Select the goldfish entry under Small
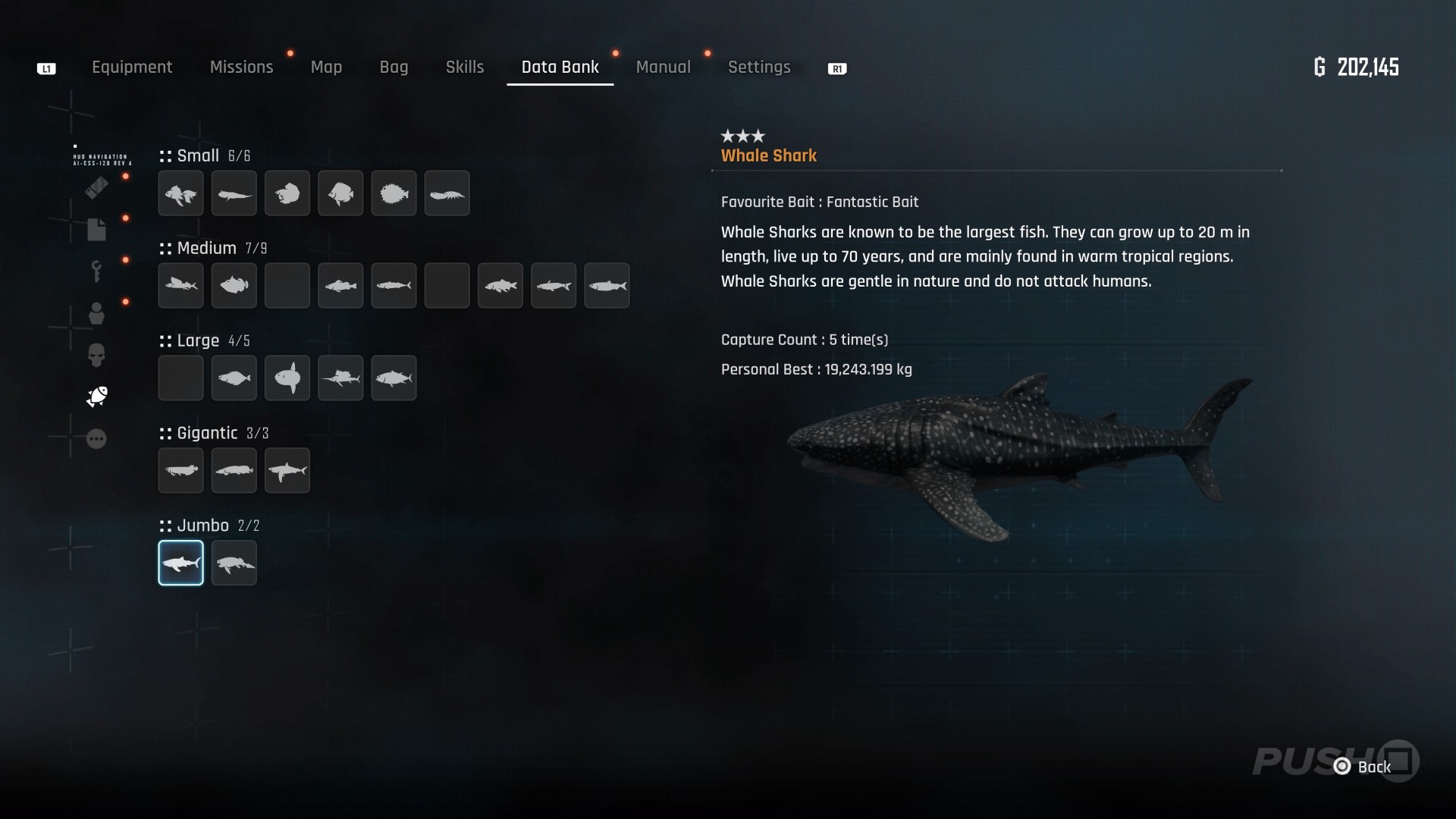The width and height of the screenshot is (1456, 819). coord(180,193)
